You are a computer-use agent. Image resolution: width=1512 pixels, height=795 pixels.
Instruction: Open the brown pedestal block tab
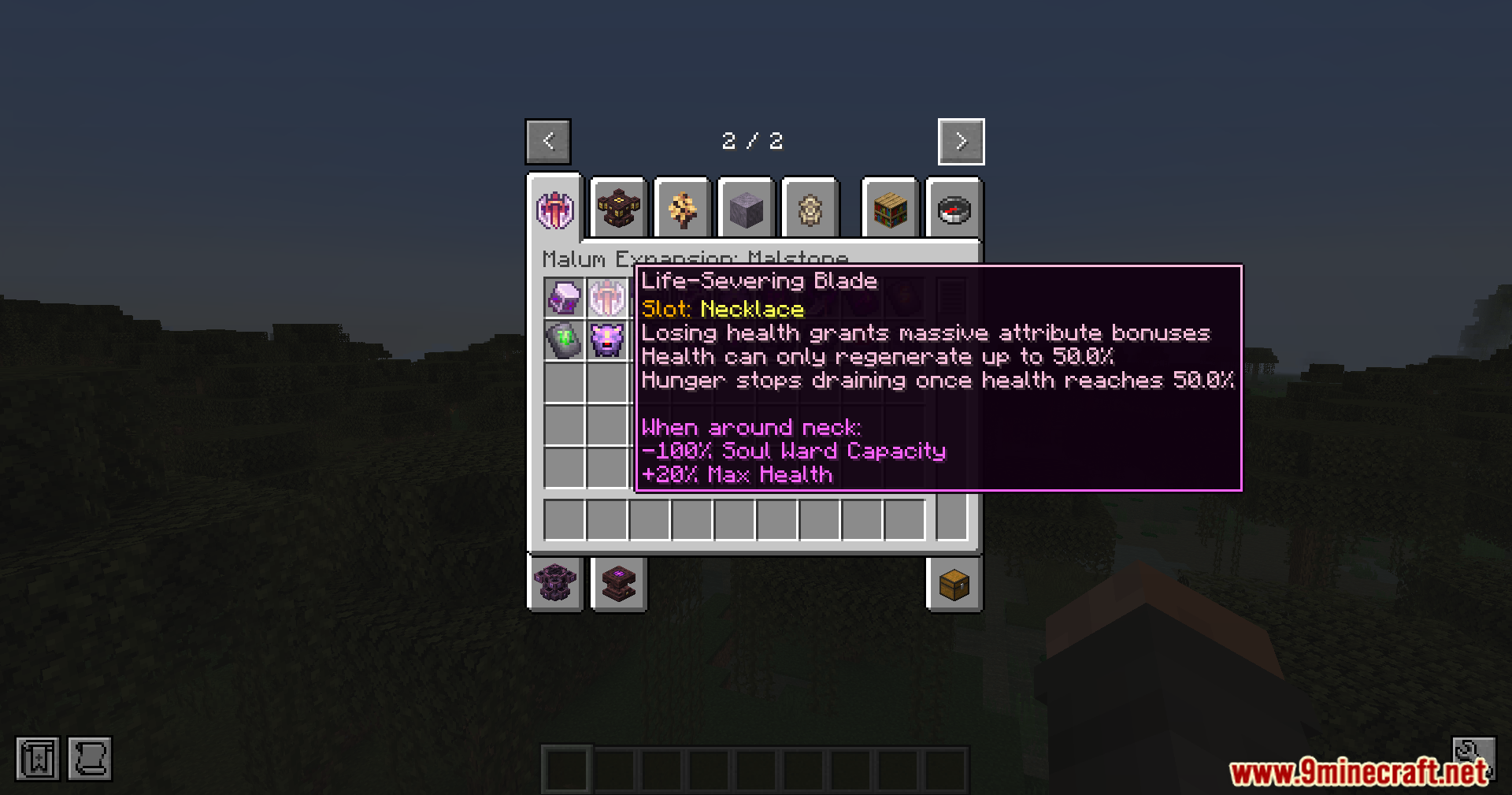[618, 584]
